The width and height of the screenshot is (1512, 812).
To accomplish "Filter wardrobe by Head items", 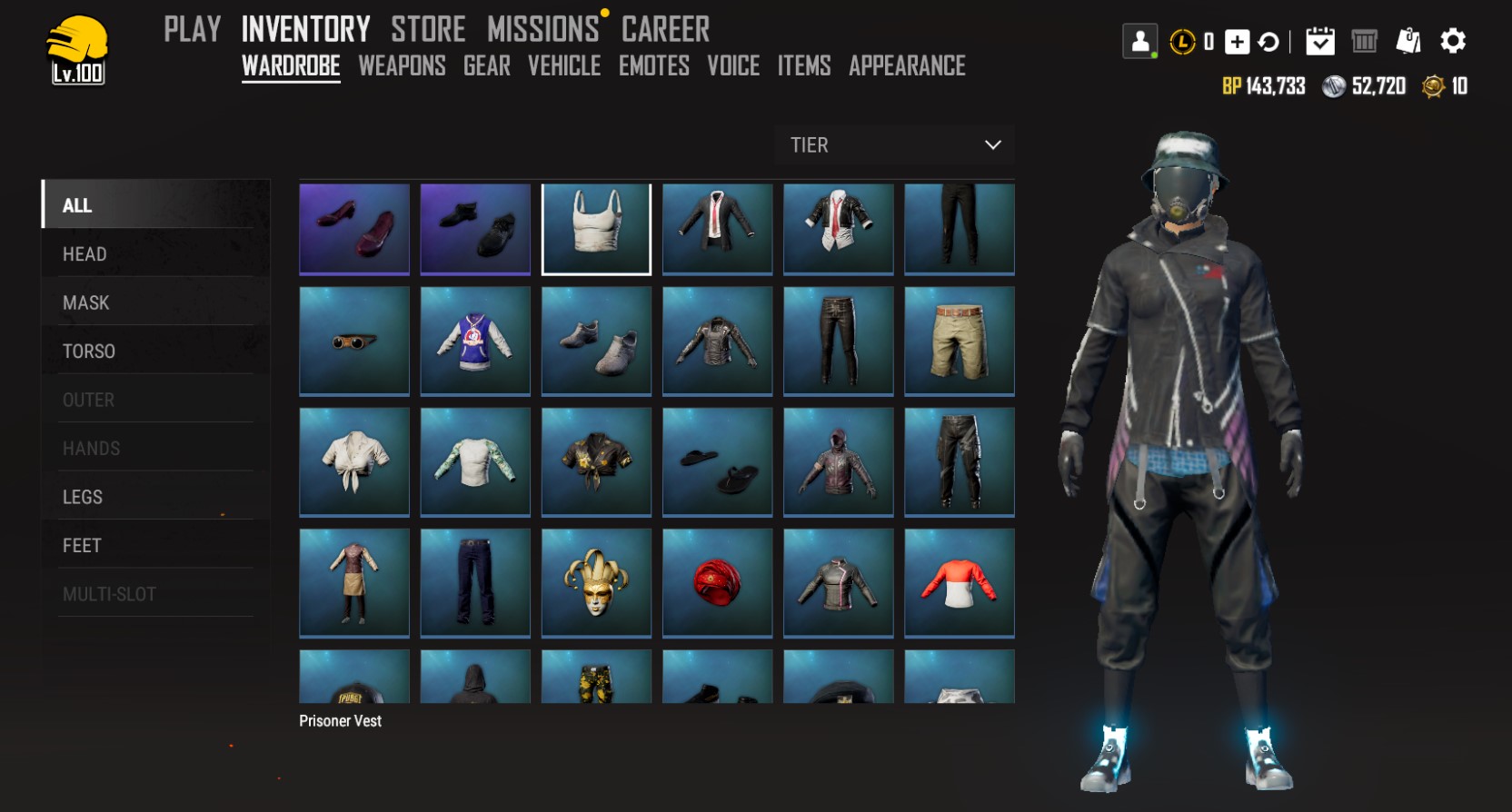I will coord(85,254).
